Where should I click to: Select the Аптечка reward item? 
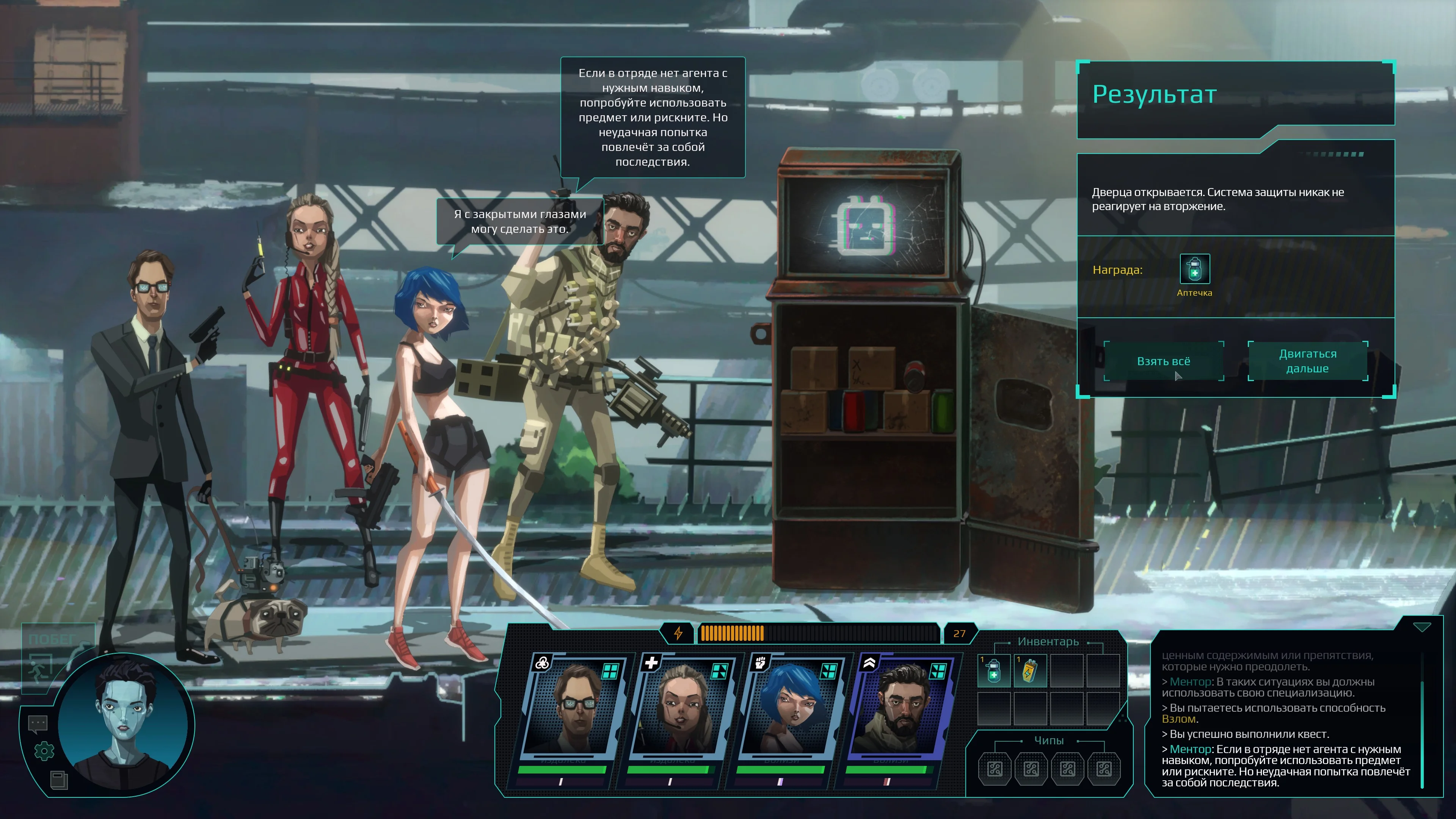(1194, 269)
